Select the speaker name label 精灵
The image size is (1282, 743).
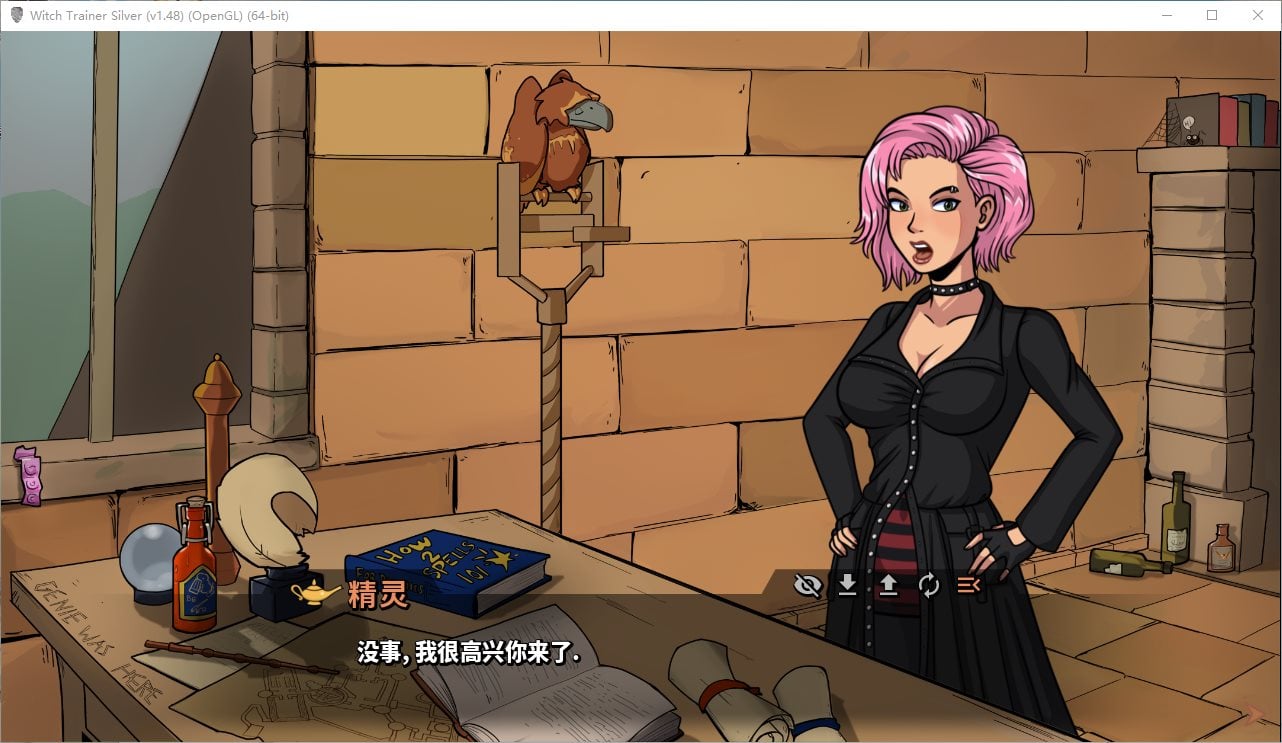click(377, 595)
